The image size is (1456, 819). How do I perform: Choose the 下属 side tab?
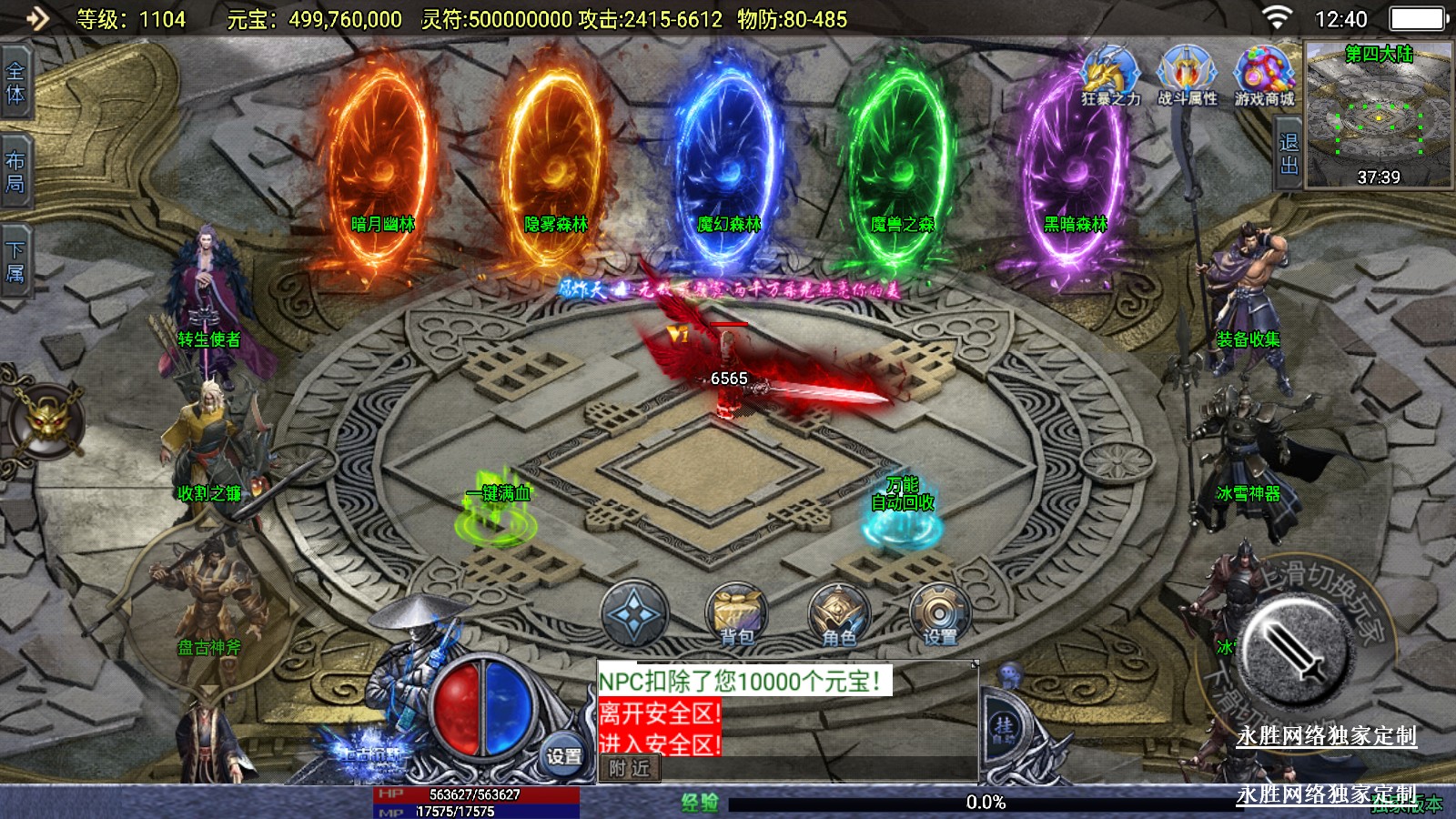tap(15, 261)
